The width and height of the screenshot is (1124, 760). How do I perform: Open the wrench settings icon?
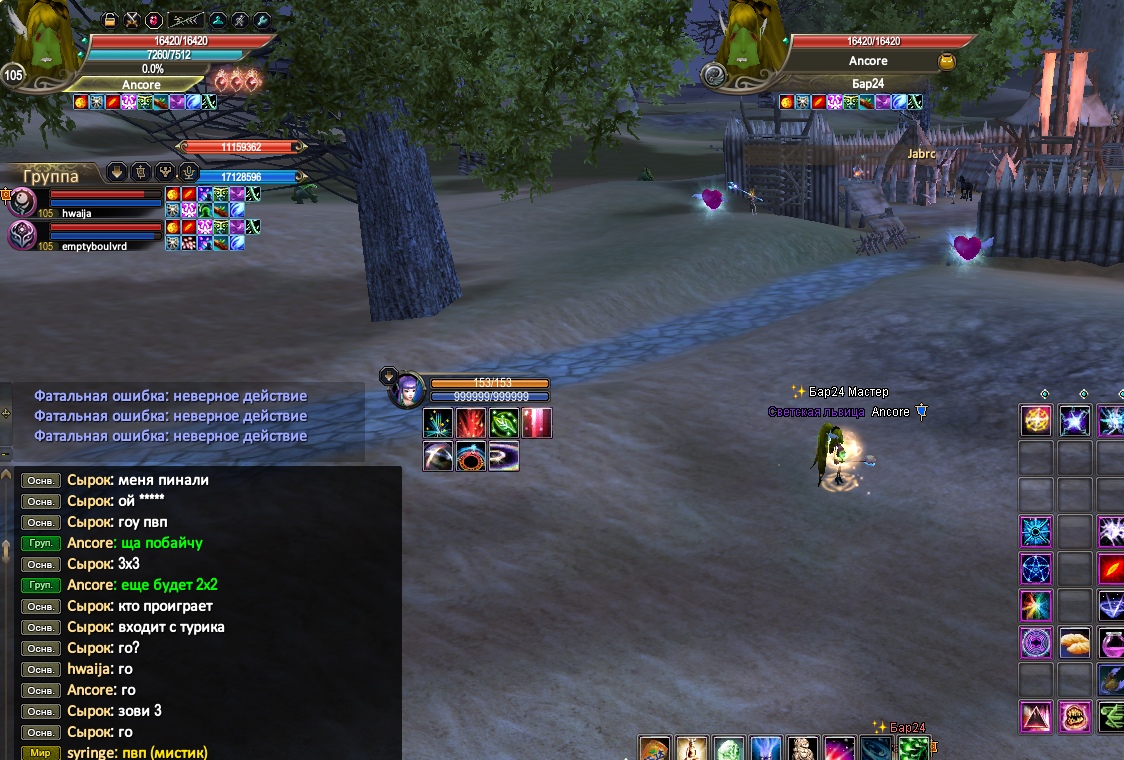pos(262,19)
